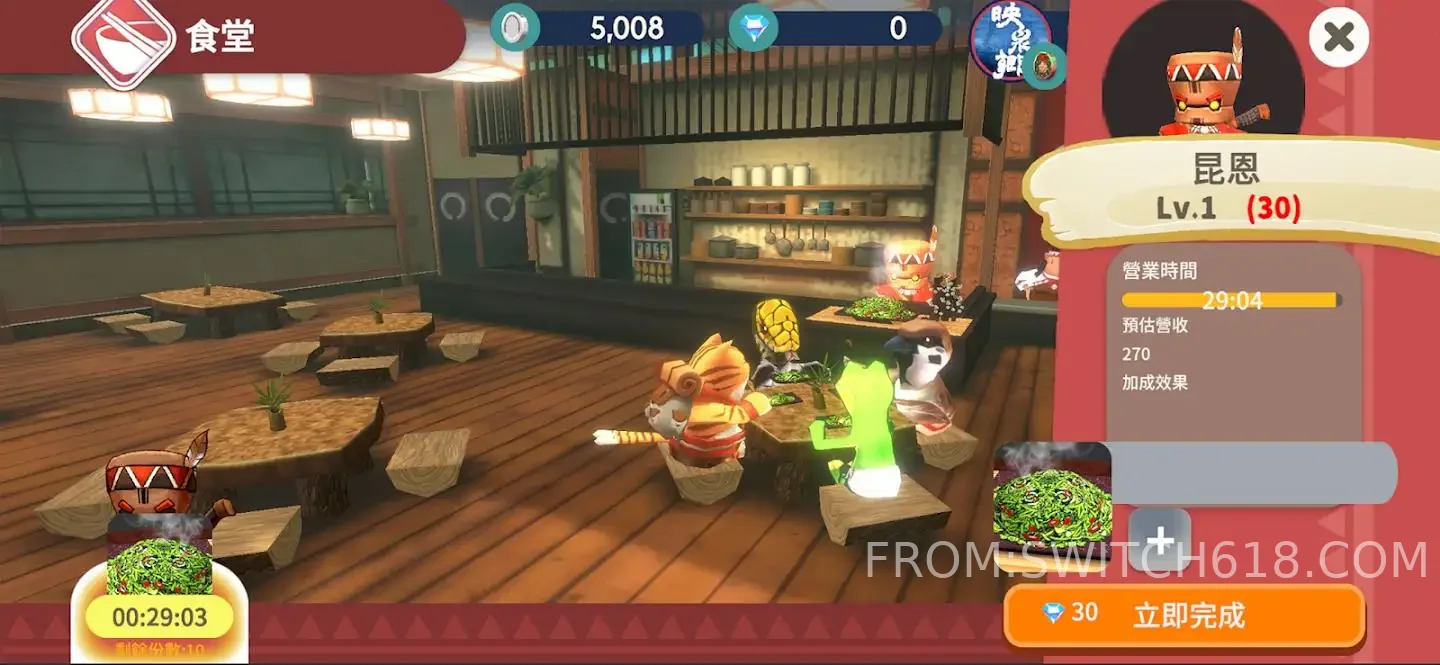Add an item with the plus button
This screenshot has width=1440, height=665.
tap(1159, 540)
